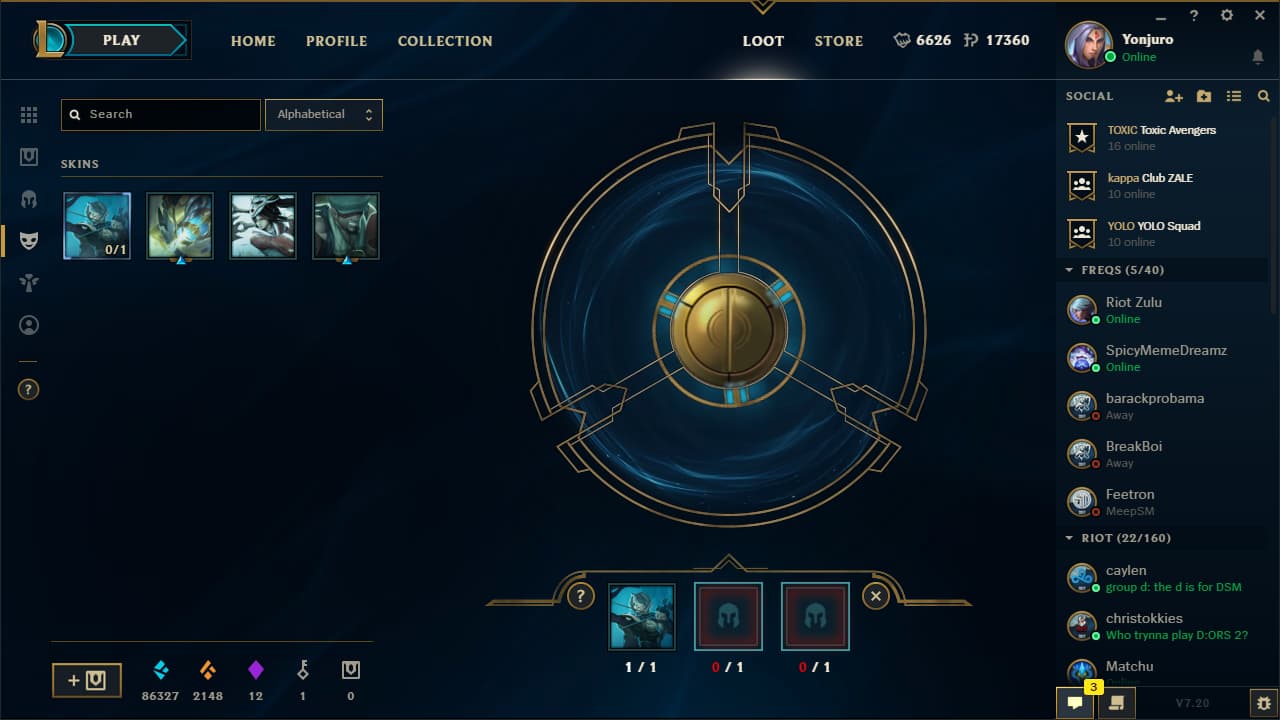Open the Materials loot category grid icon
The image size is (1280, 720).
tap(29, 115)
